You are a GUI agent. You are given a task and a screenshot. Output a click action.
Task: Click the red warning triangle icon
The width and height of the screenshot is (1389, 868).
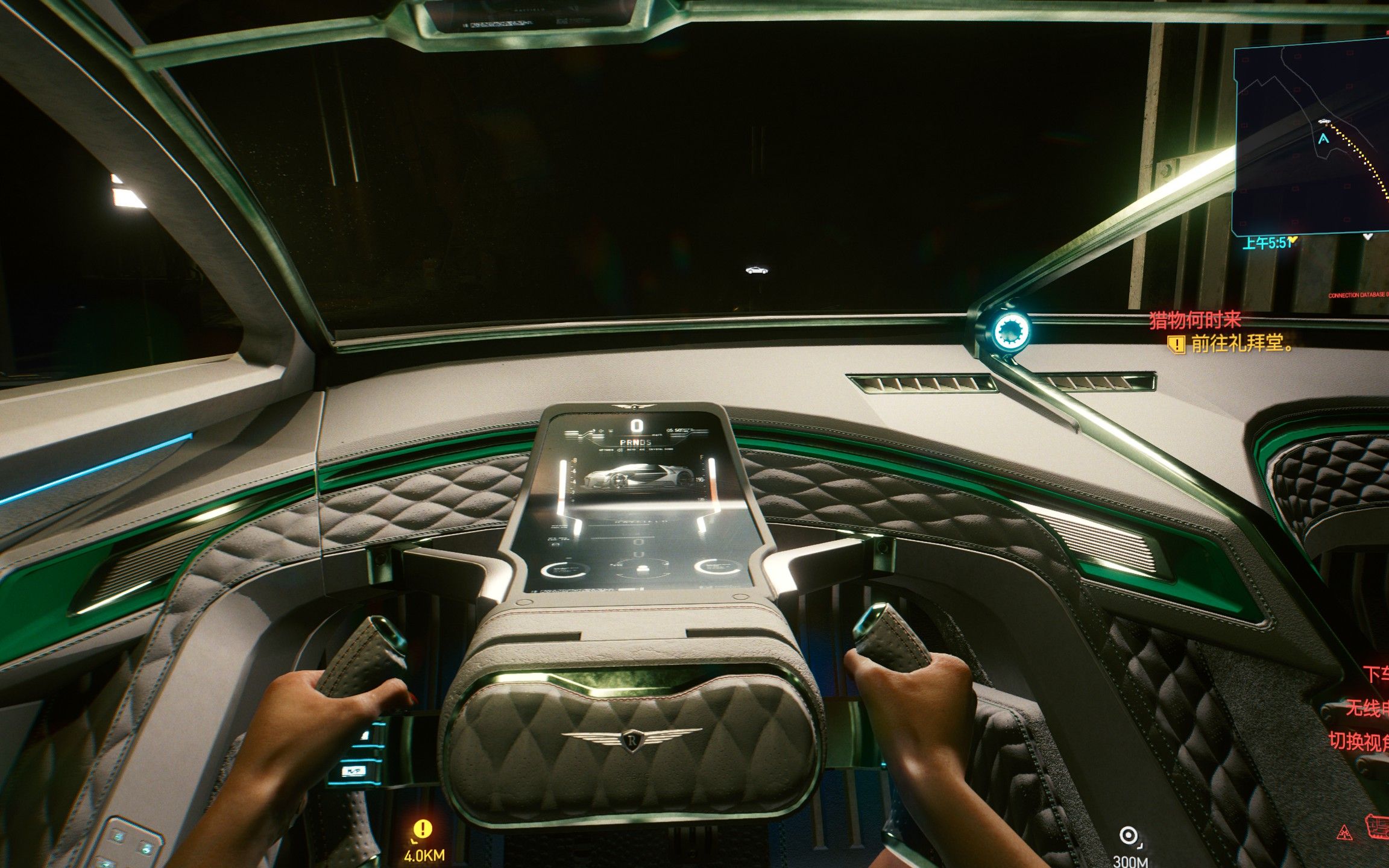1344,834
